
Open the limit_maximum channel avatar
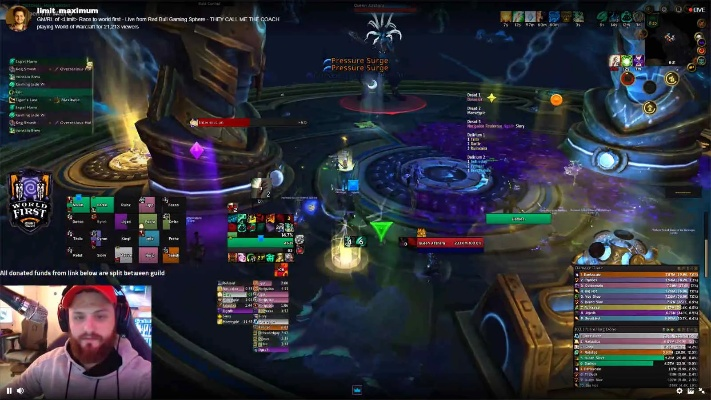coord(17,17)
